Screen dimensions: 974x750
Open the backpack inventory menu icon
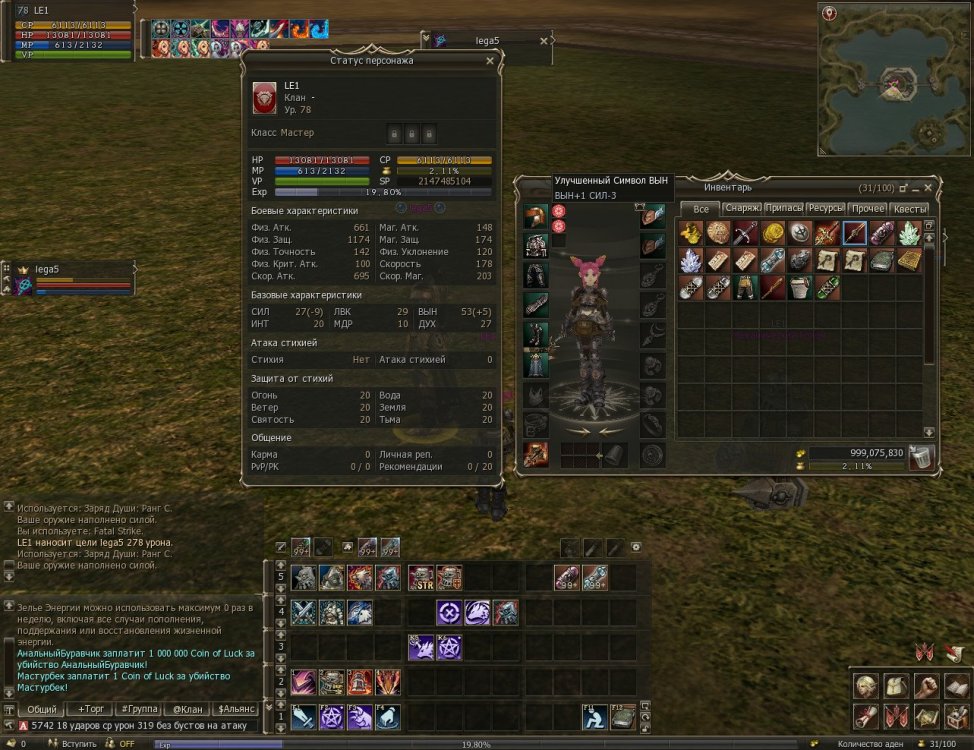point(897,687)
